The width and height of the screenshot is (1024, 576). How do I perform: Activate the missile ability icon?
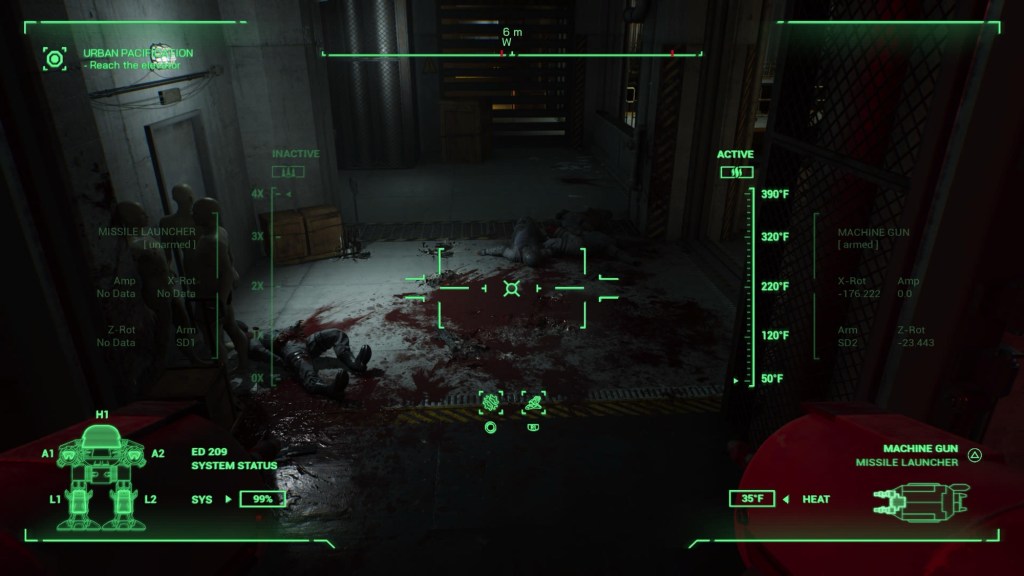click(533, 403)
